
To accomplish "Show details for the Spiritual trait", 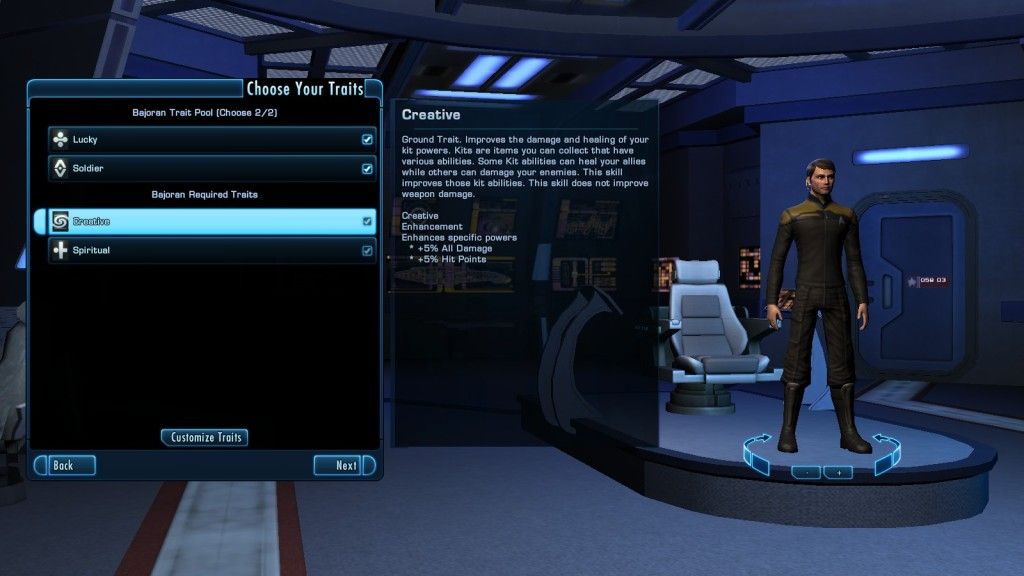I will coord(200,250).
